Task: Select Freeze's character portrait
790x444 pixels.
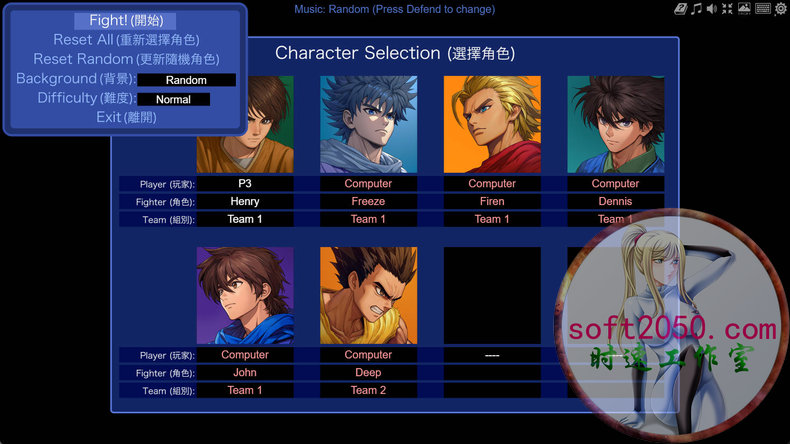Action: (368, 124)
